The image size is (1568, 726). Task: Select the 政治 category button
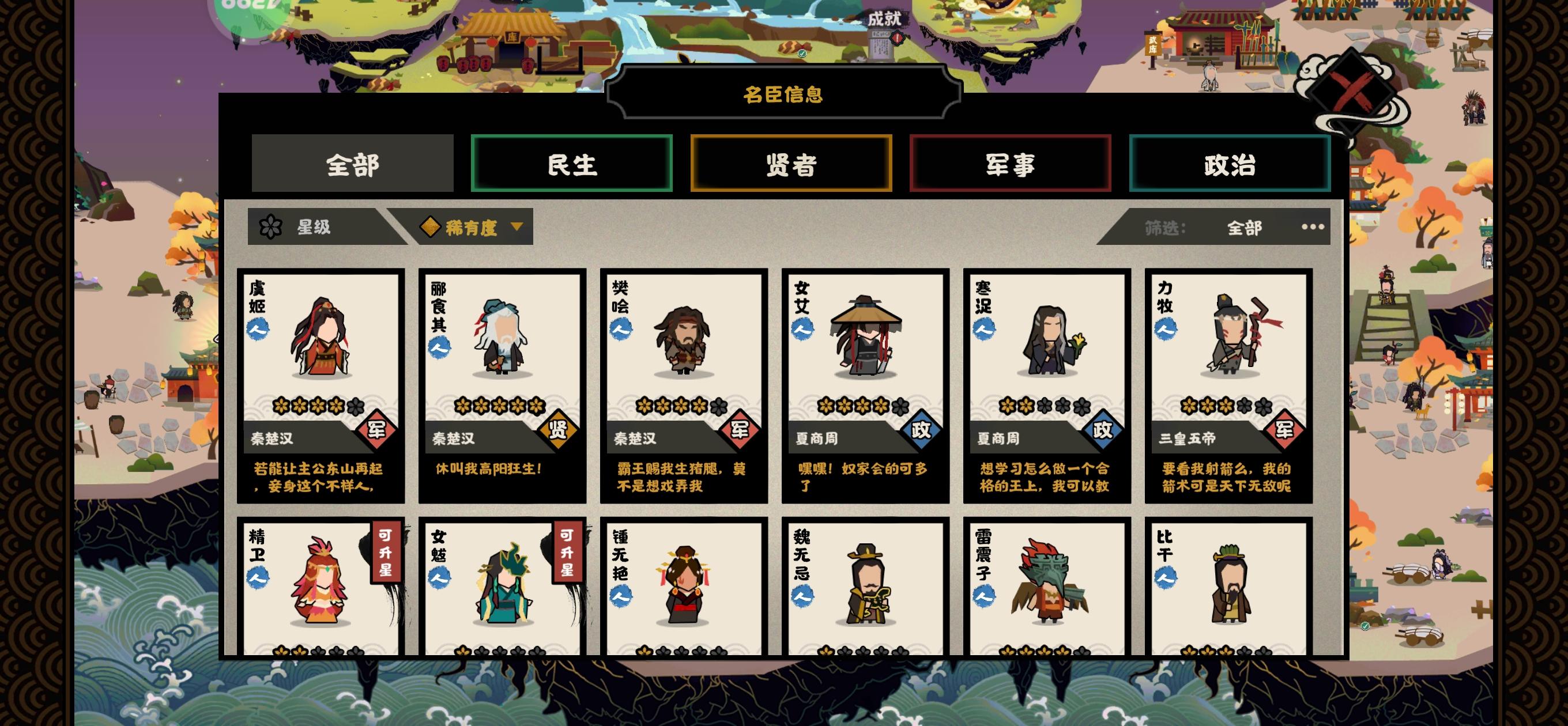1231,164
